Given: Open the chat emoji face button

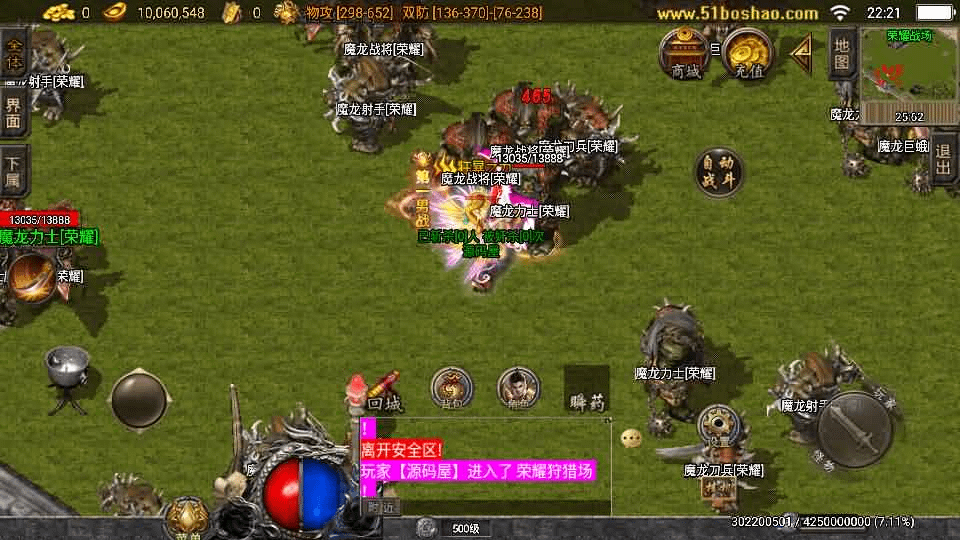Looking at the screenshot, I should 630,438.
